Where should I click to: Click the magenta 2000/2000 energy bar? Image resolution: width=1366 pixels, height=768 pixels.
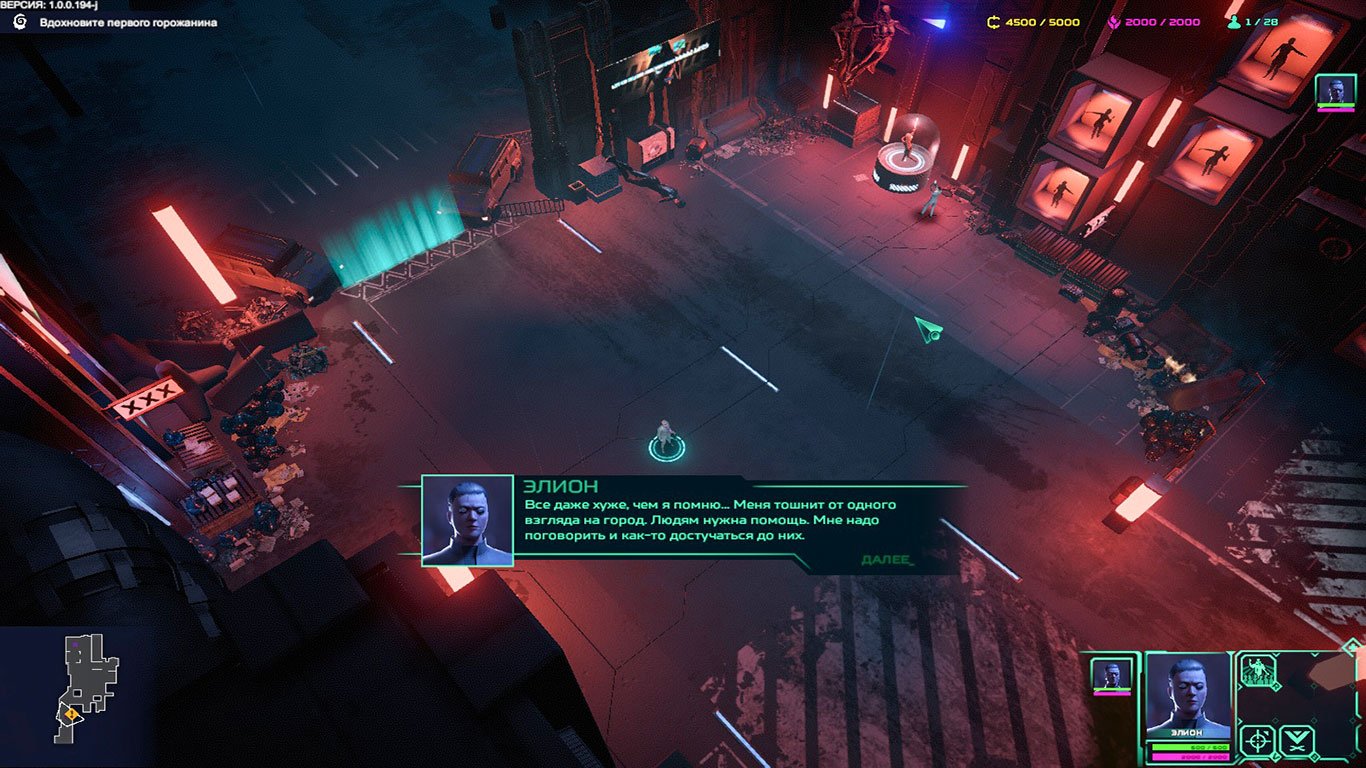tap(1190, 756)
